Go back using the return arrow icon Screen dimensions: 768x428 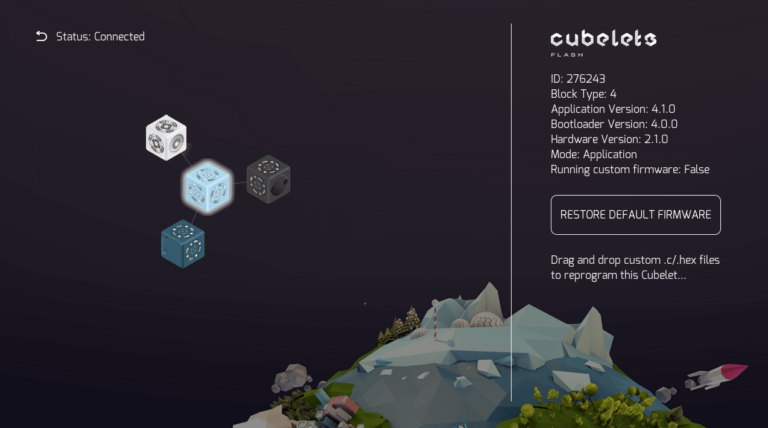pos(41,37)
